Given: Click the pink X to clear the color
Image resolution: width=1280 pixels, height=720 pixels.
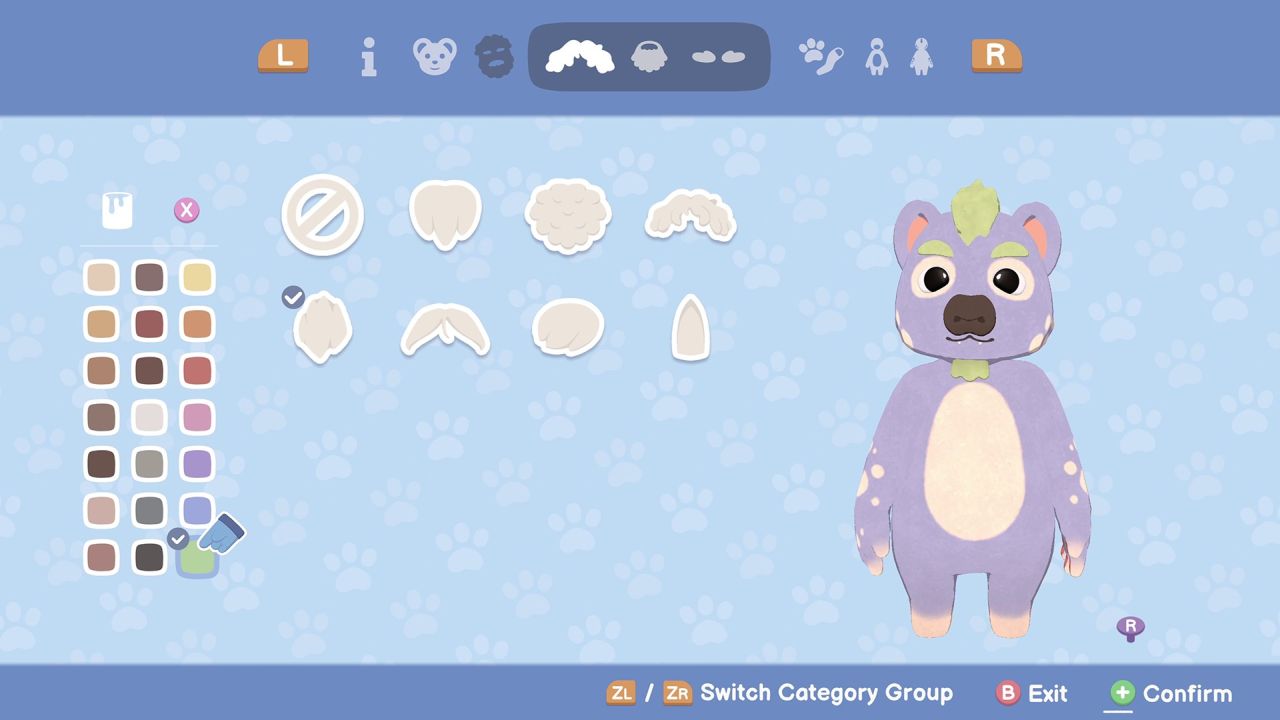Looking at the screenshot, I should pos(186,210).
